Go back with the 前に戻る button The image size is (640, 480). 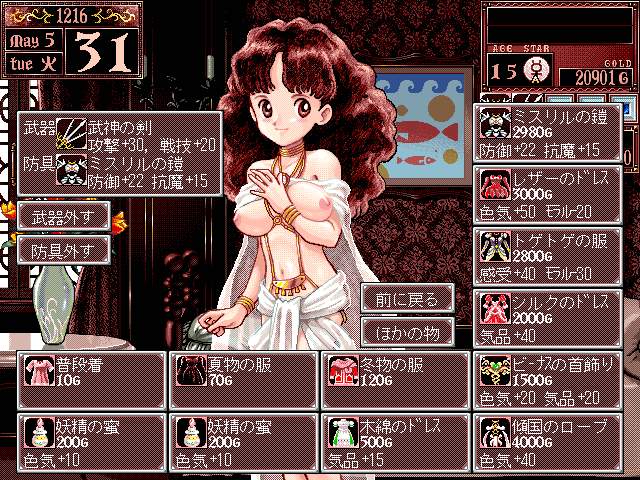(x=408, y=298)
